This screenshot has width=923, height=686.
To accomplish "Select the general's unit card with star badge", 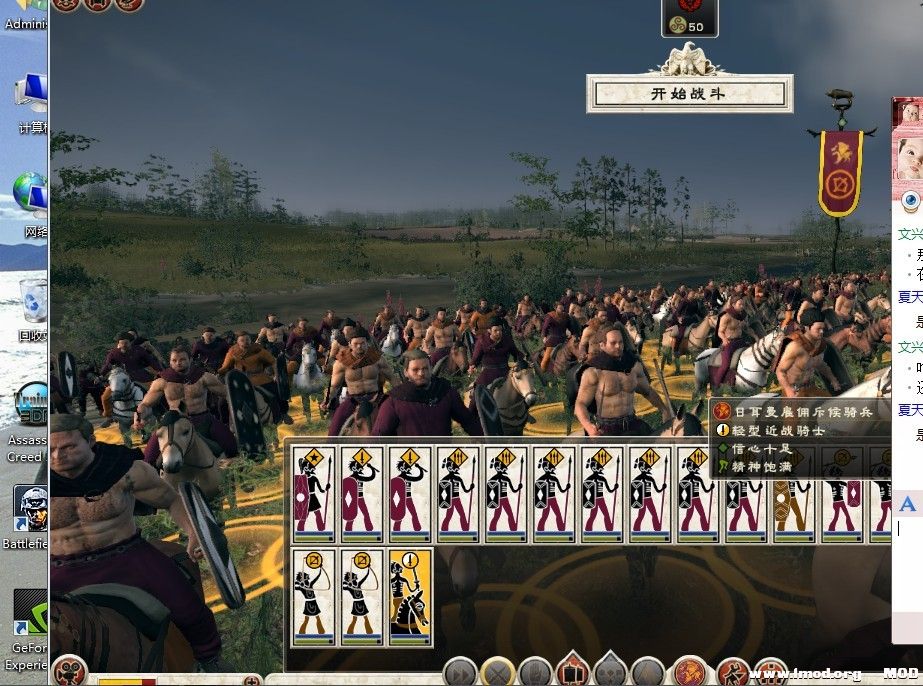I will point(313,494).
